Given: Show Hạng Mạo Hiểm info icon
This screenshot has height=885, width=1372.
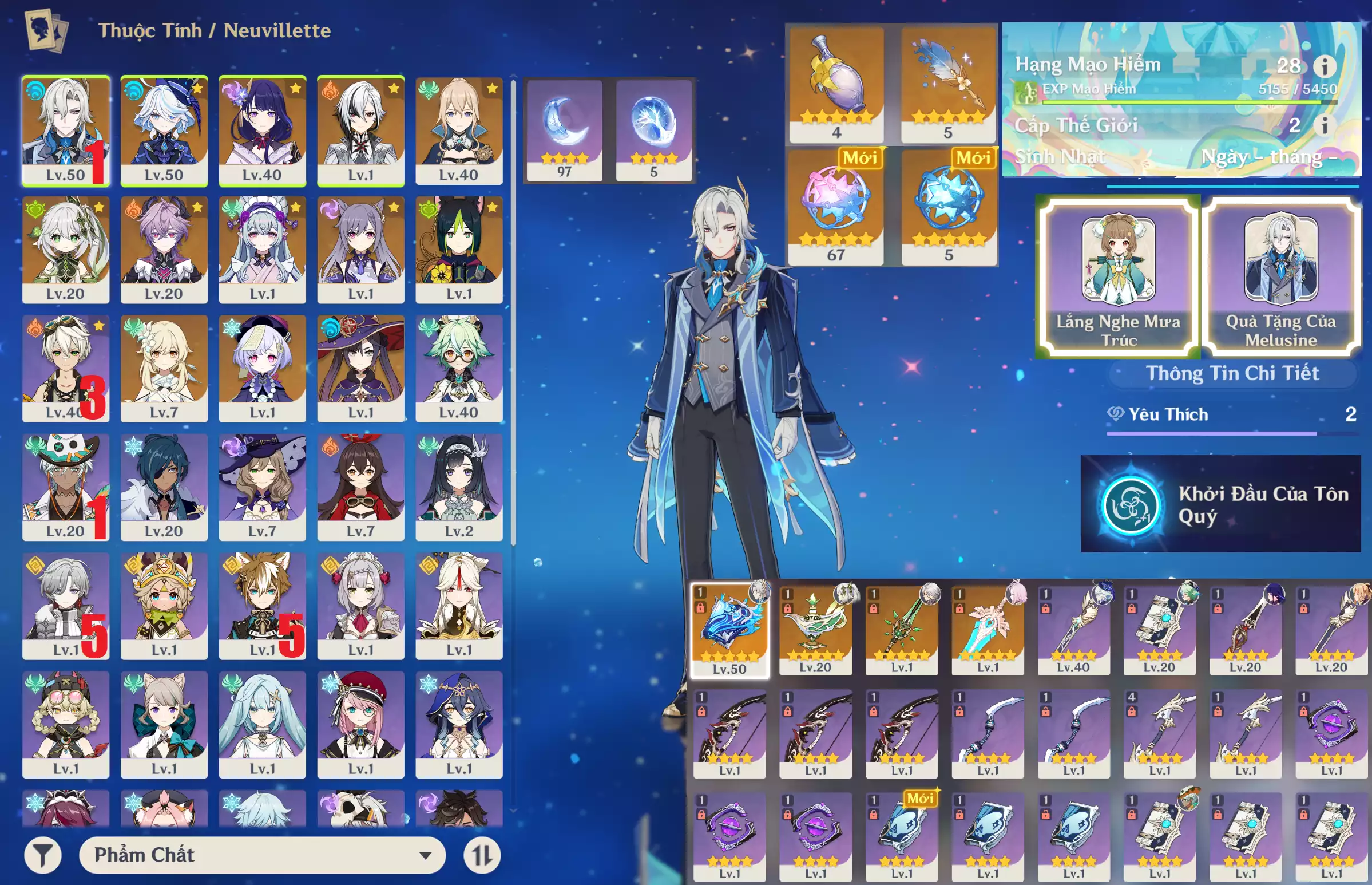Looking at the screenshot, I should click(x=1325, y=66).
